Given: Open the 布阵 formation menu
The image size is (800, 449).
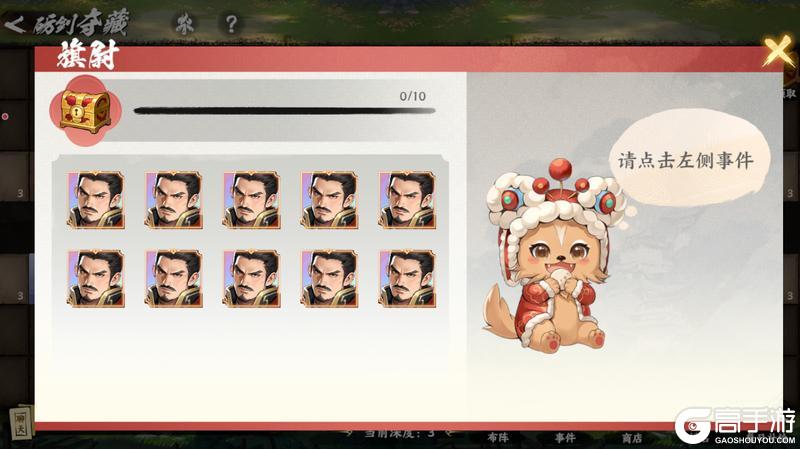Looking at the screenshot, I should (x=497, y=437).
